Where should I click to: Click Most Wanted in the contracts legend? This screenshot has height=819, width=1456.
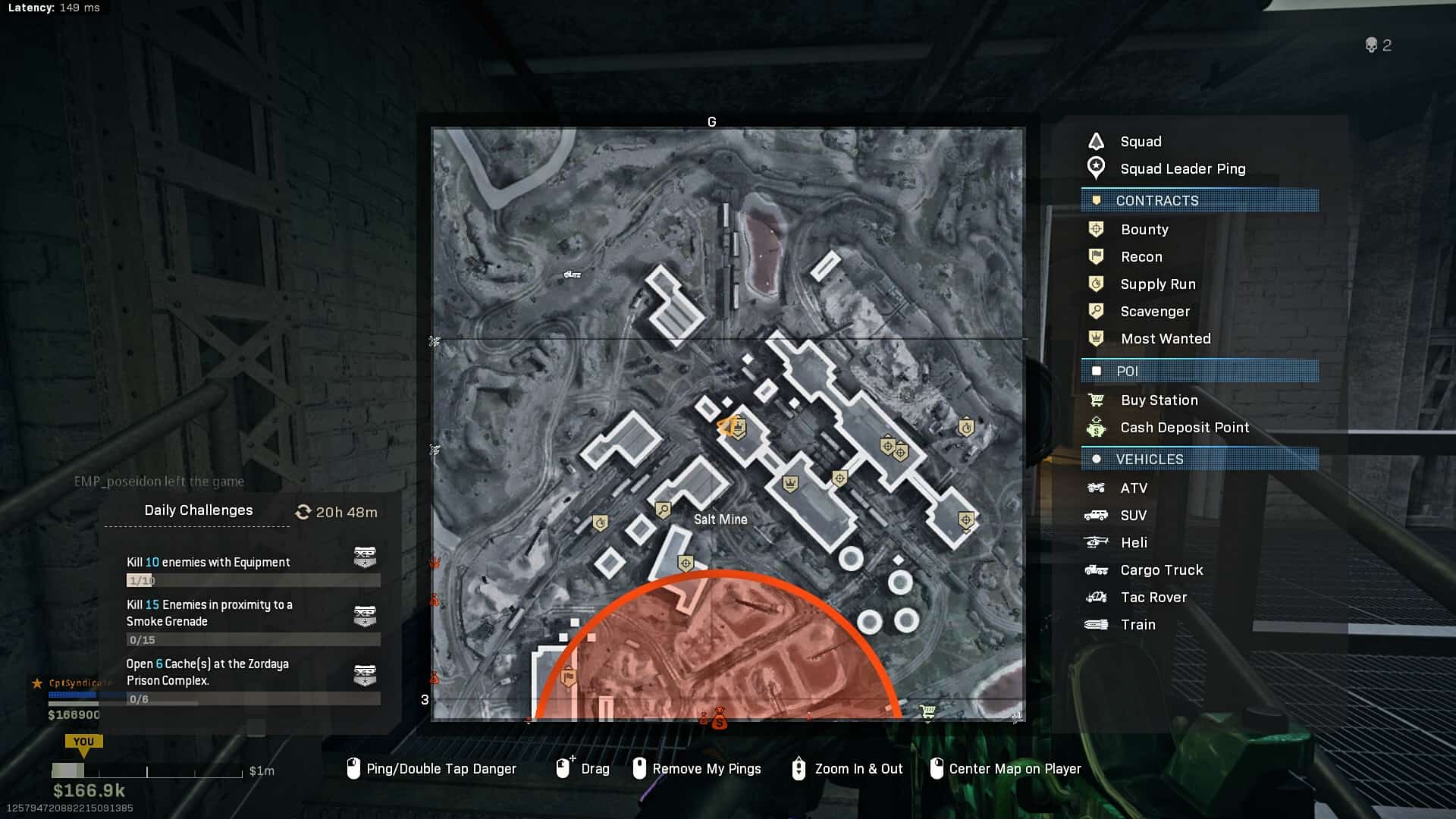(x=1165, y=338)
